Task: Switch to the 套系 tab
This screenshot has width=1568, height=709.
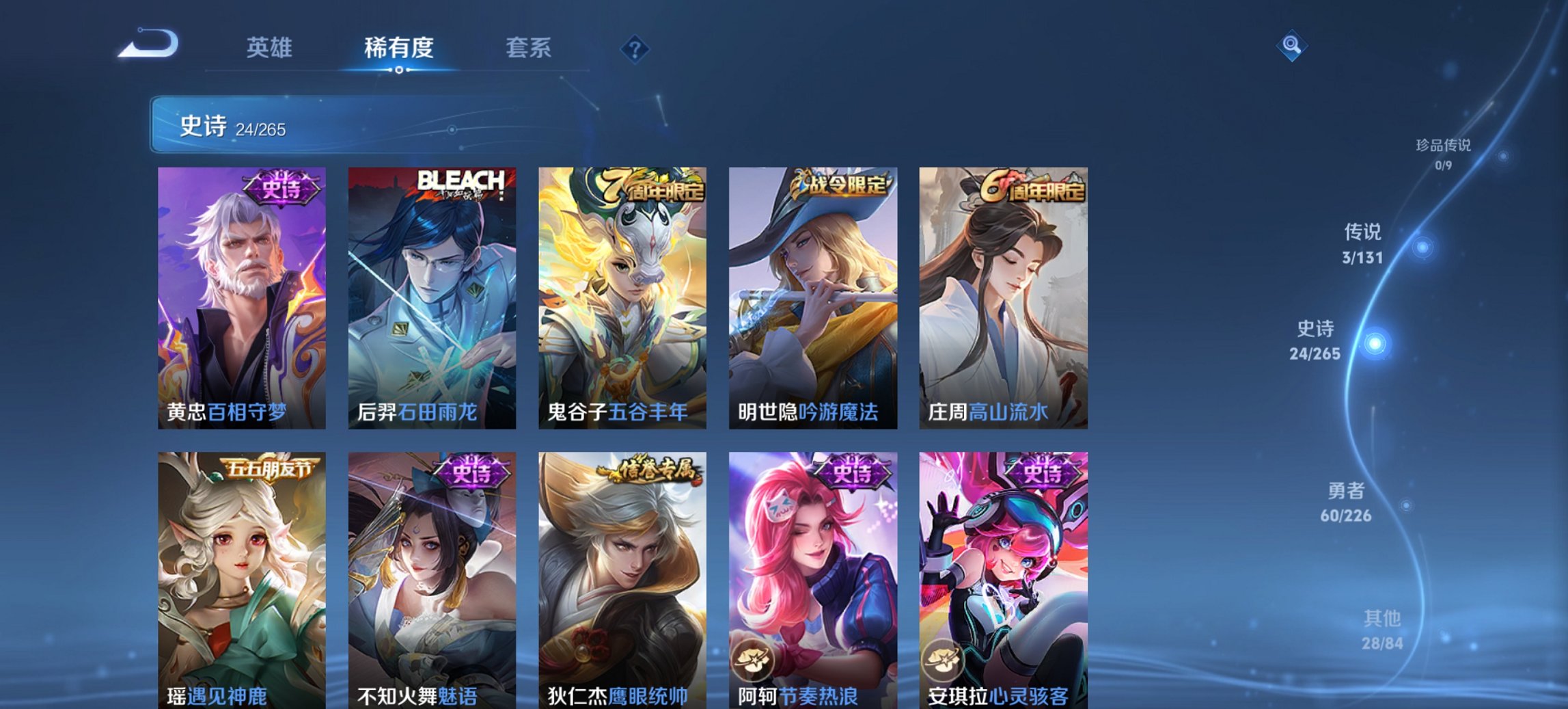Action: 529,48
